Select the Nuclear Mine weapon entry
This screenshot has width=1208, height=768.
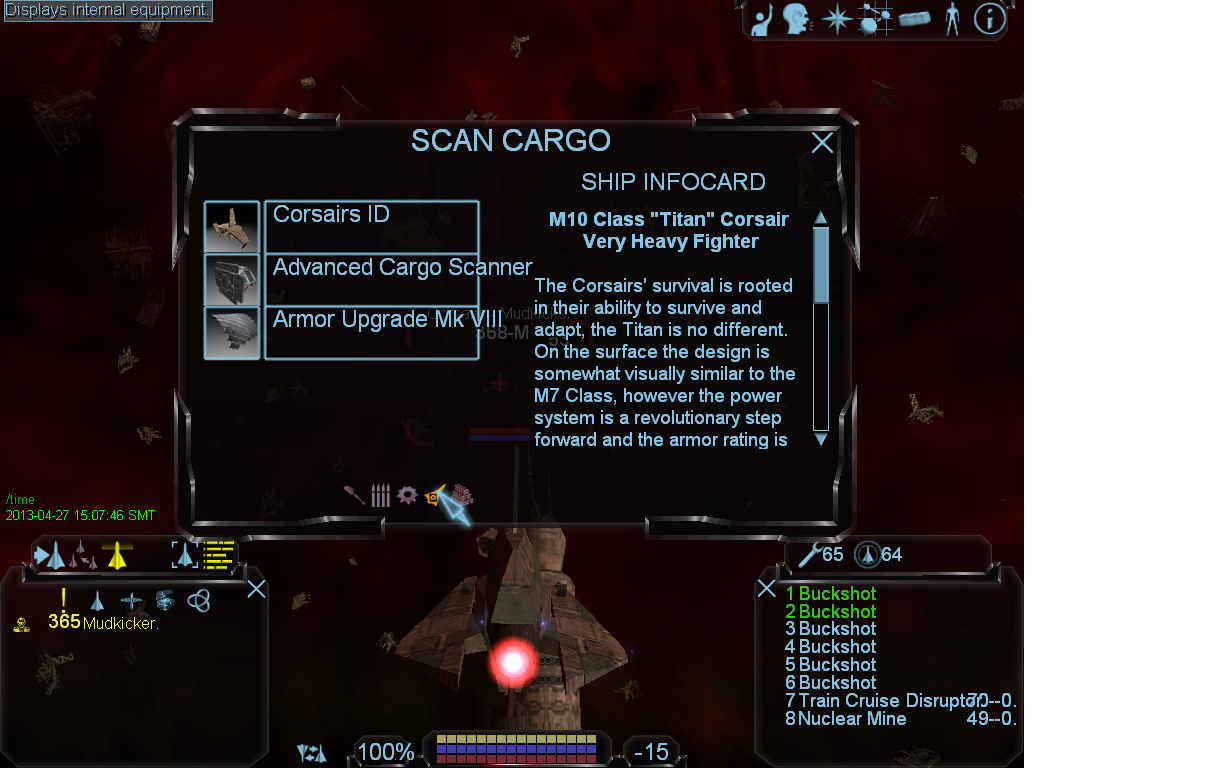point(852,719)
